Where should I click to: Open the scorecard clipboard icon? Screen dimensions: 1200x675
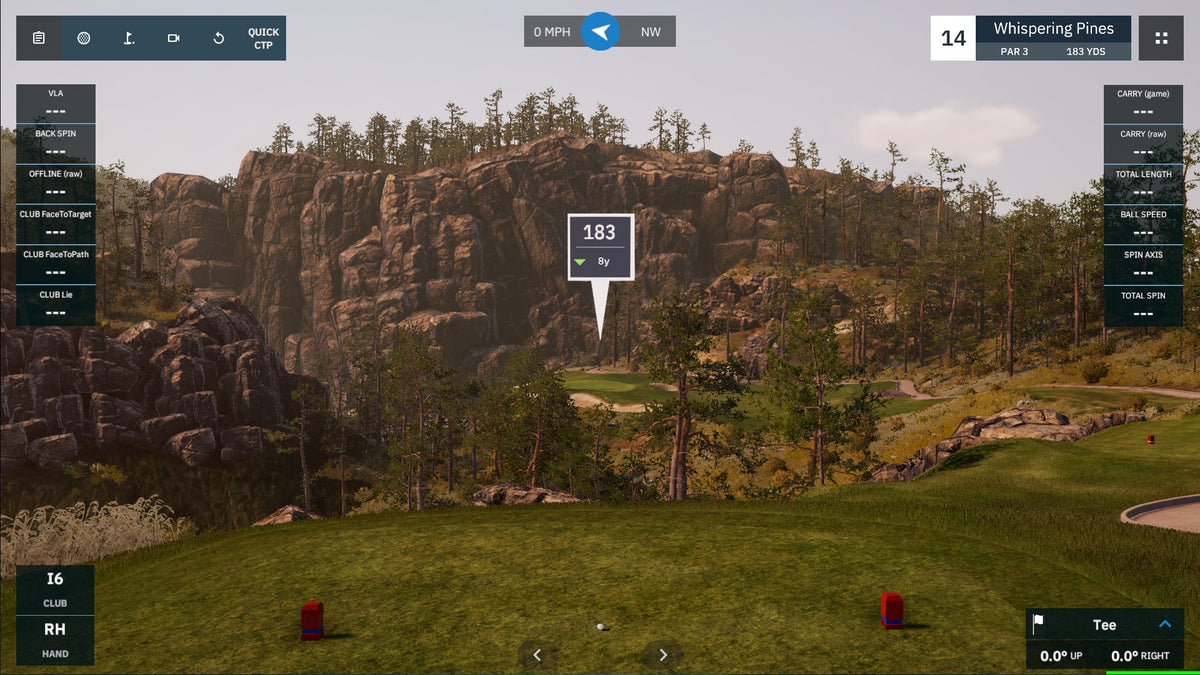(x=38, y=38)
